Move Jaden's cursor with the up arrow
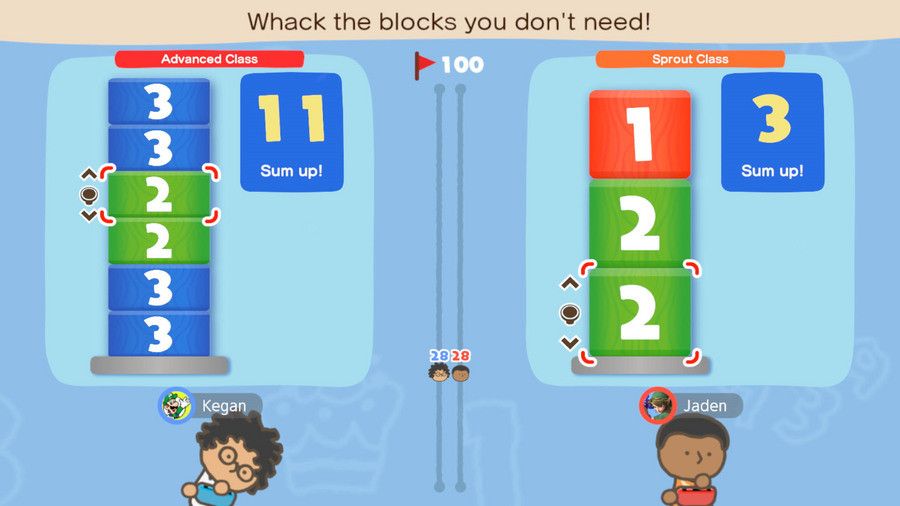The width and height of the screenshot is (900, 506). click(x=569, y=284)
